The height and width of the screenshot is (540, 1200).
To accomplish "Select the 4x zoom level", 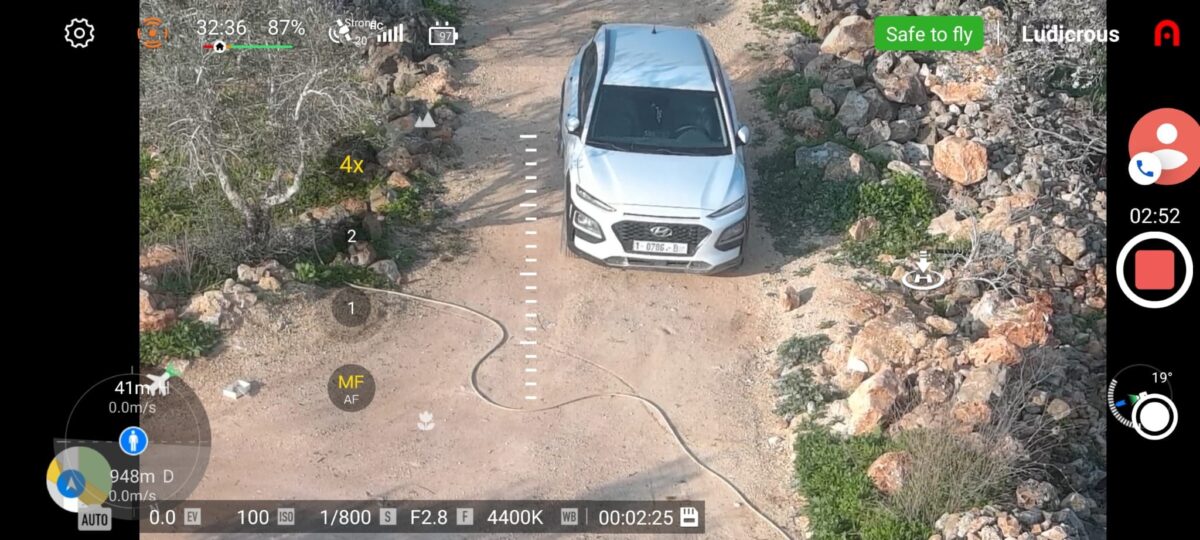I will pos(351,165).
